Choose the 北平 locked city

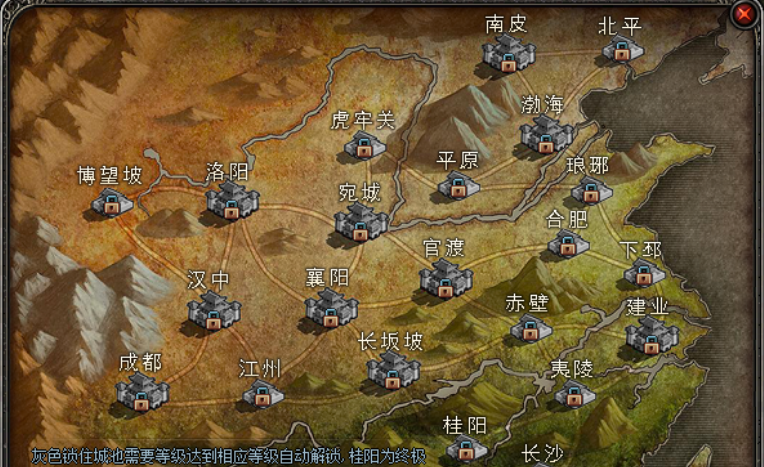pos(622,50)
